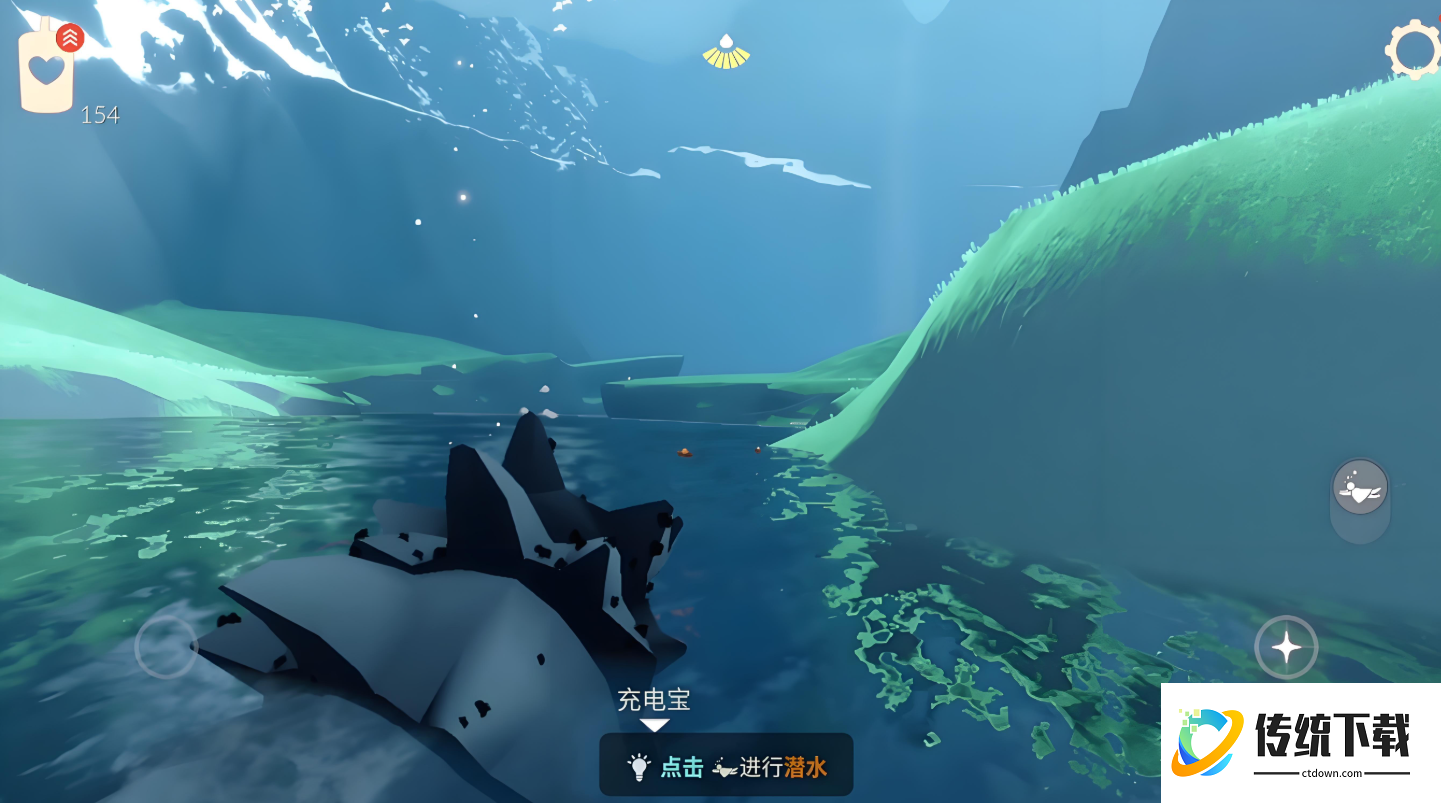Activate the dive swimmer button

pyautogui.click(x=1360, y=488)
